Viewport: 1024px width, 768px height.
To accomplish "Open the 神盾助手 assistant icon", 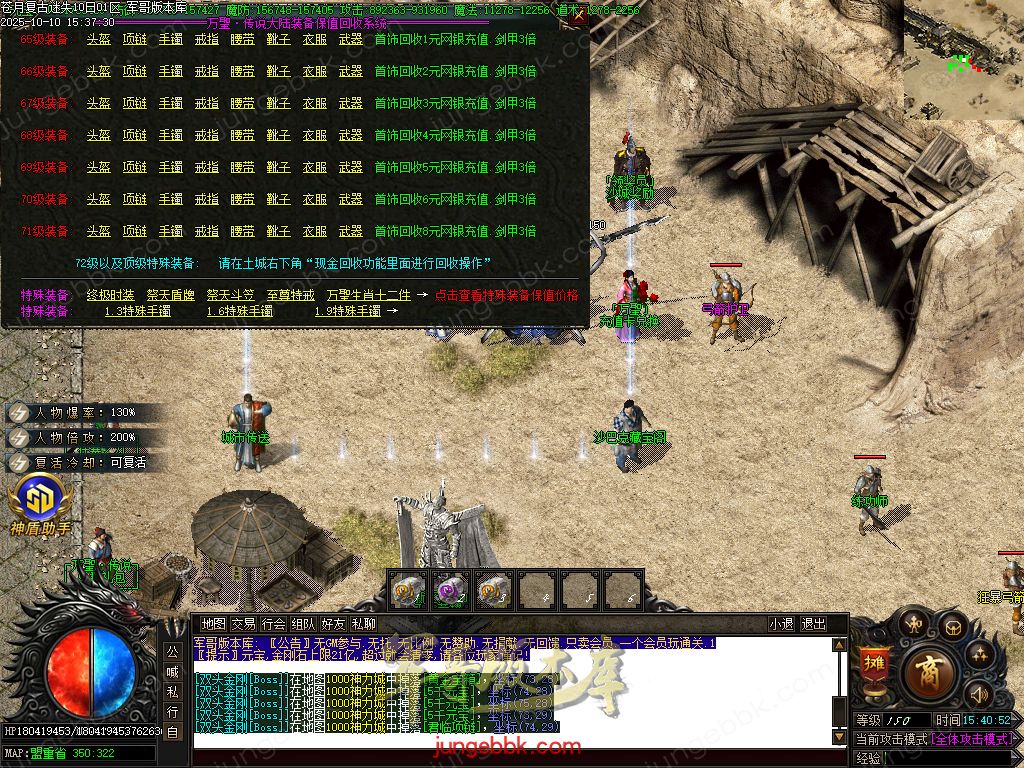I will point(40,503).
